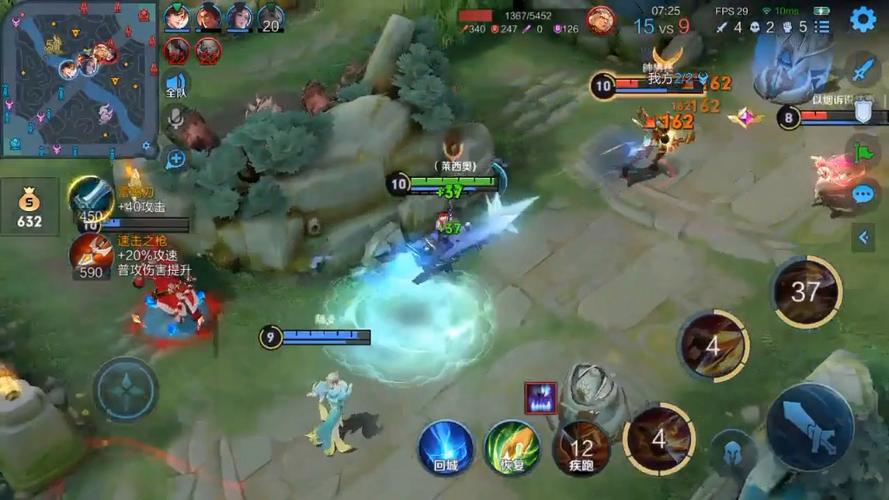The width and height of the screenshot is (889, 500).
Task: Touch the movement joystick
Action: coord(126,389)
